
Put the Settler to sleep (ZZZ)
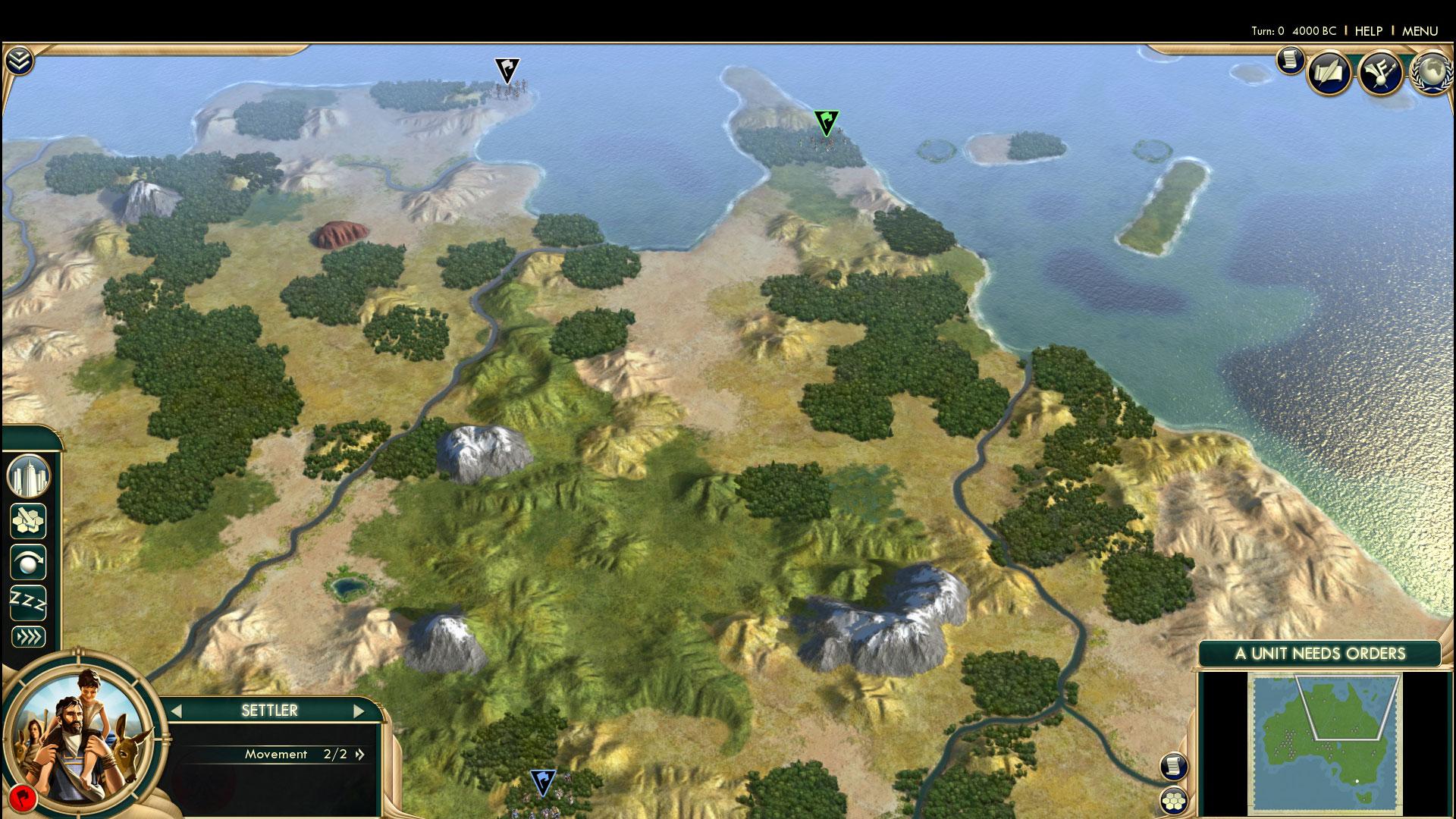click(x=28, y=603)
